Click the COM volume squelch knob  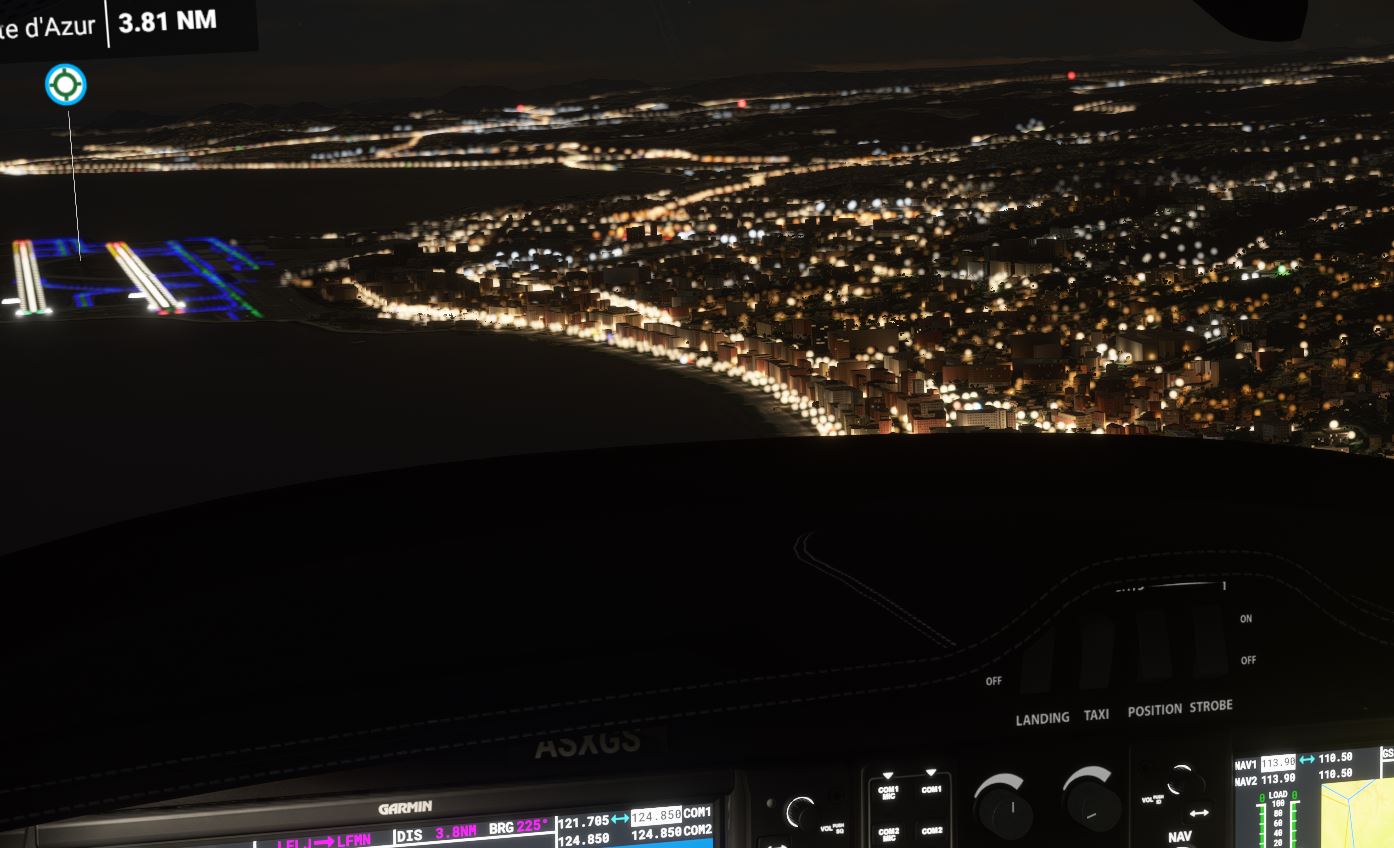coord(800,812)
